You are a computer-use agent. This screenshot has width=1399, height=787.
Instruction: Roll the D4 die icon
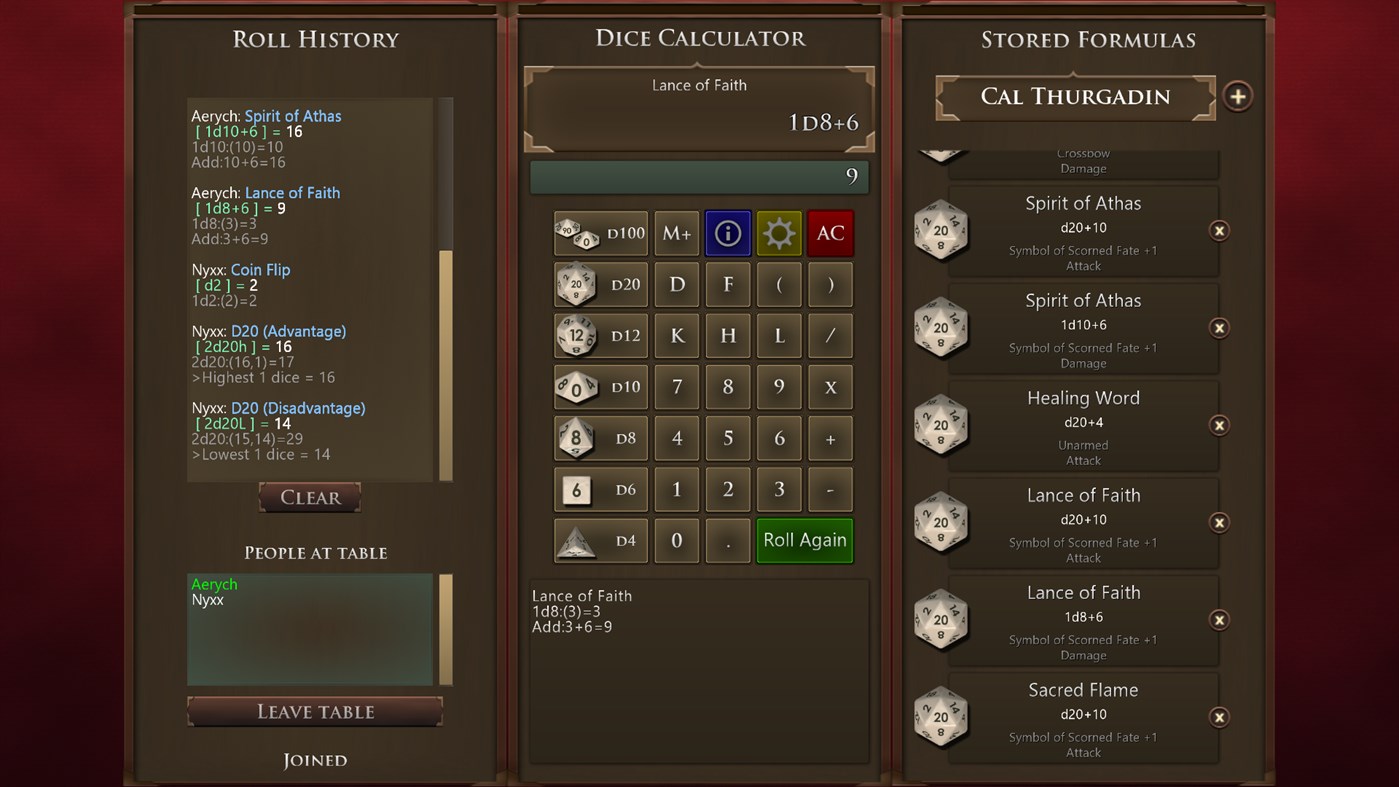click(600, 540)
